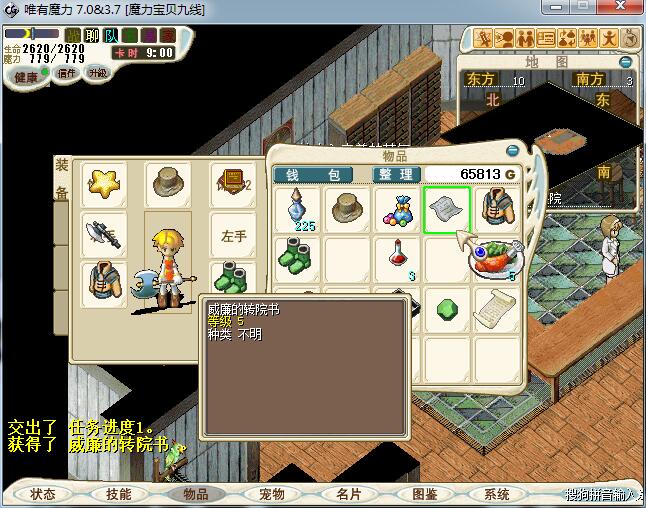The image size is (646, 508).
Task: Select the hat in the inventory bag
Action: click(347, 209)
